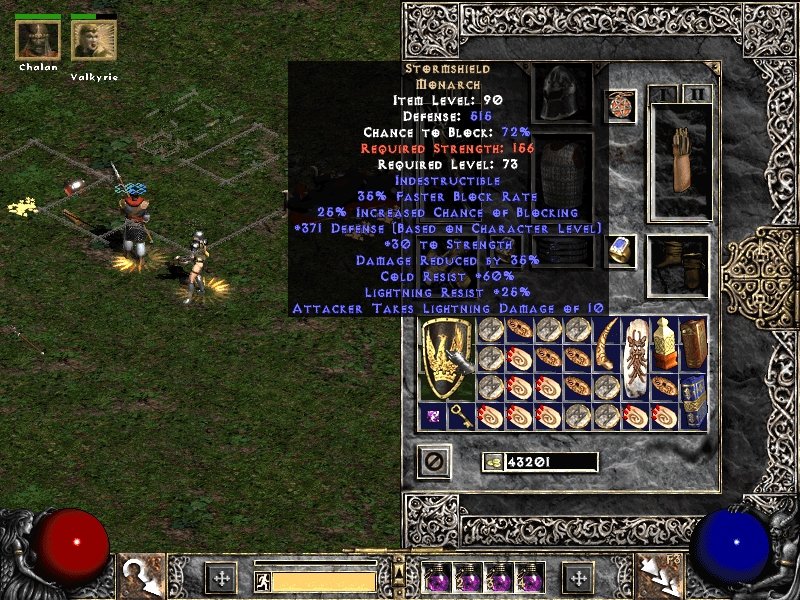The width and height of the screenshot is (800, 600).
Task: Toggle the run/walk button
Action: [x=262, y=580]
